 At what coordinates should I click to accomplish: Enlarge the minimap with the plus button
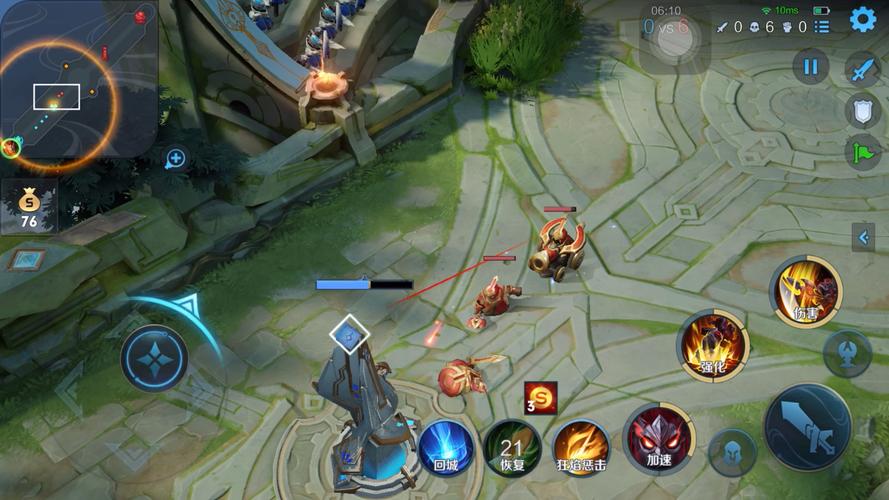[175, 158]
